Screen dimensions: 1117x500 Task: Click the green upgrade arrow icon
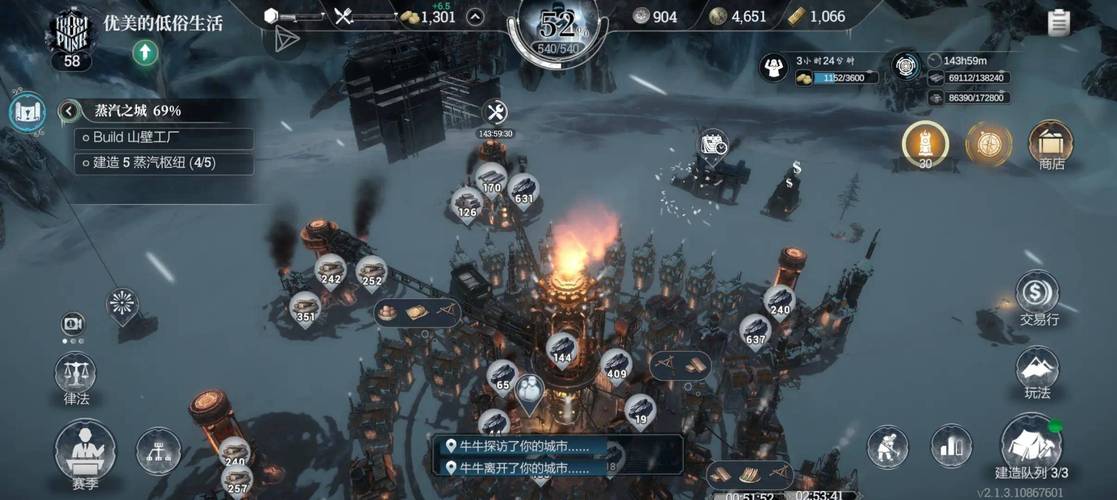(146, 52)
